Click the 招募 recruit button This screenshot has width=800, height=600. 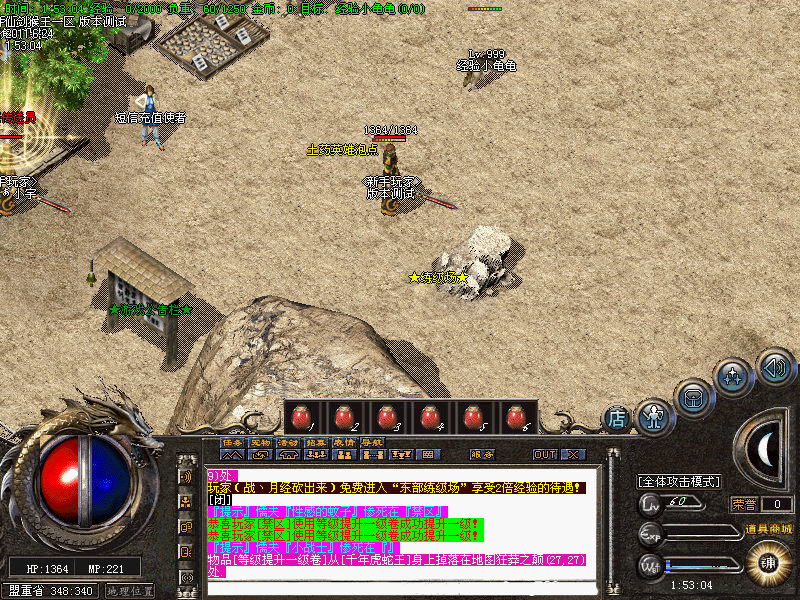(x=316, y=442)
